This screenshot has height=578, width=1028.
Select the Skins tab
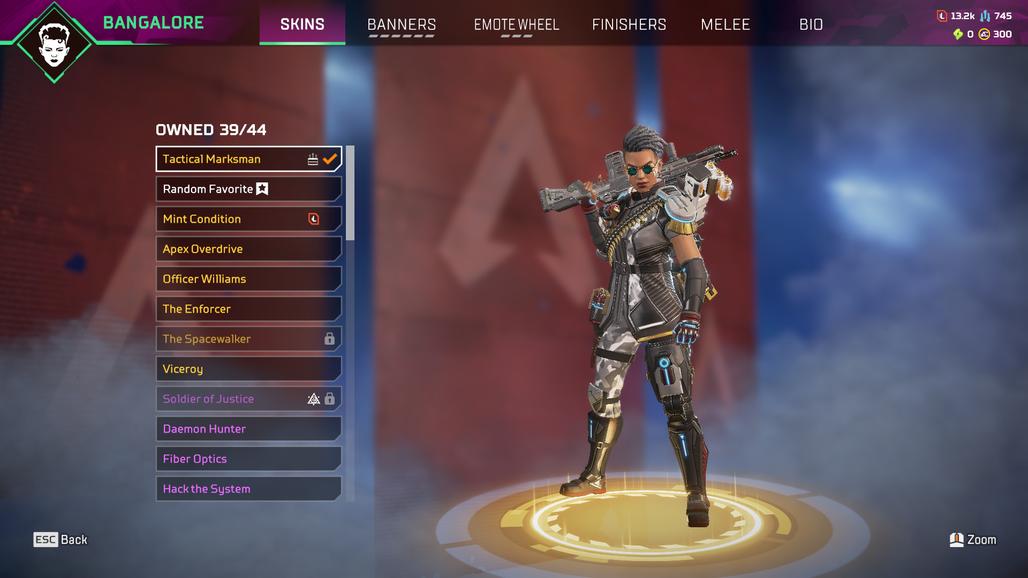[302, 24]
